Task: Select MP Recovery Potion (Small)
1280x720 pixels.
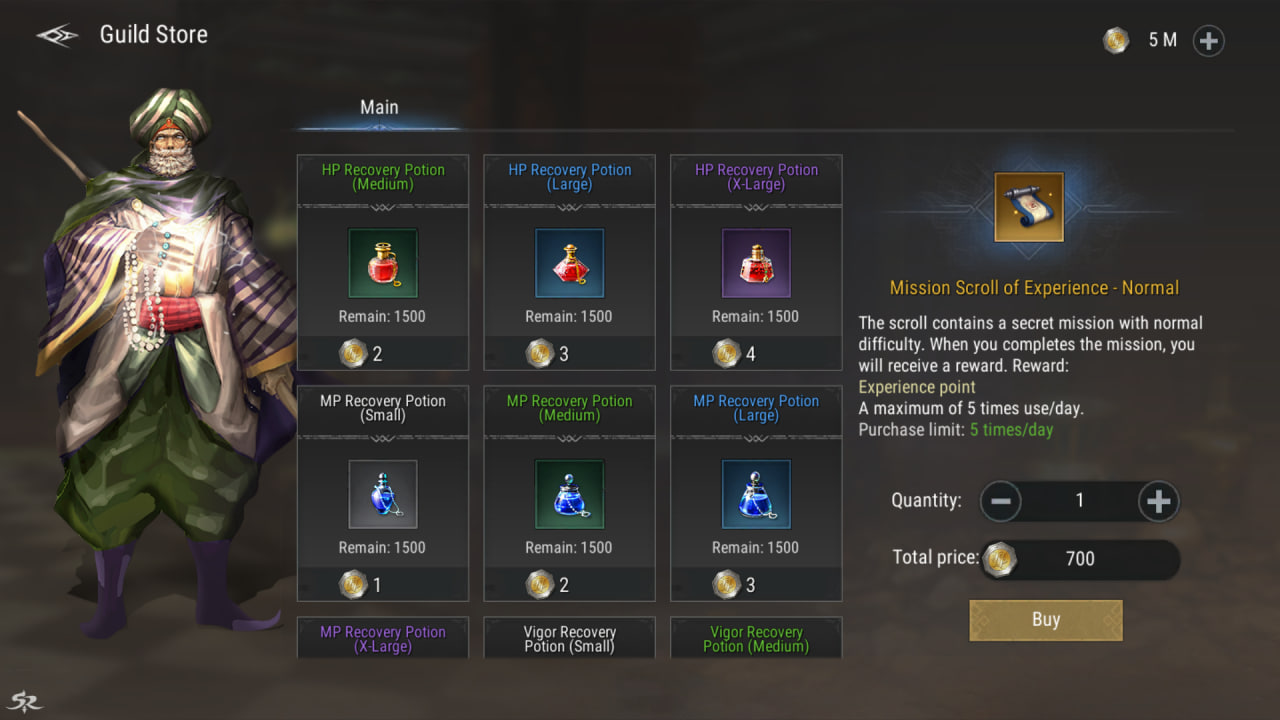Action: (383, 494)
